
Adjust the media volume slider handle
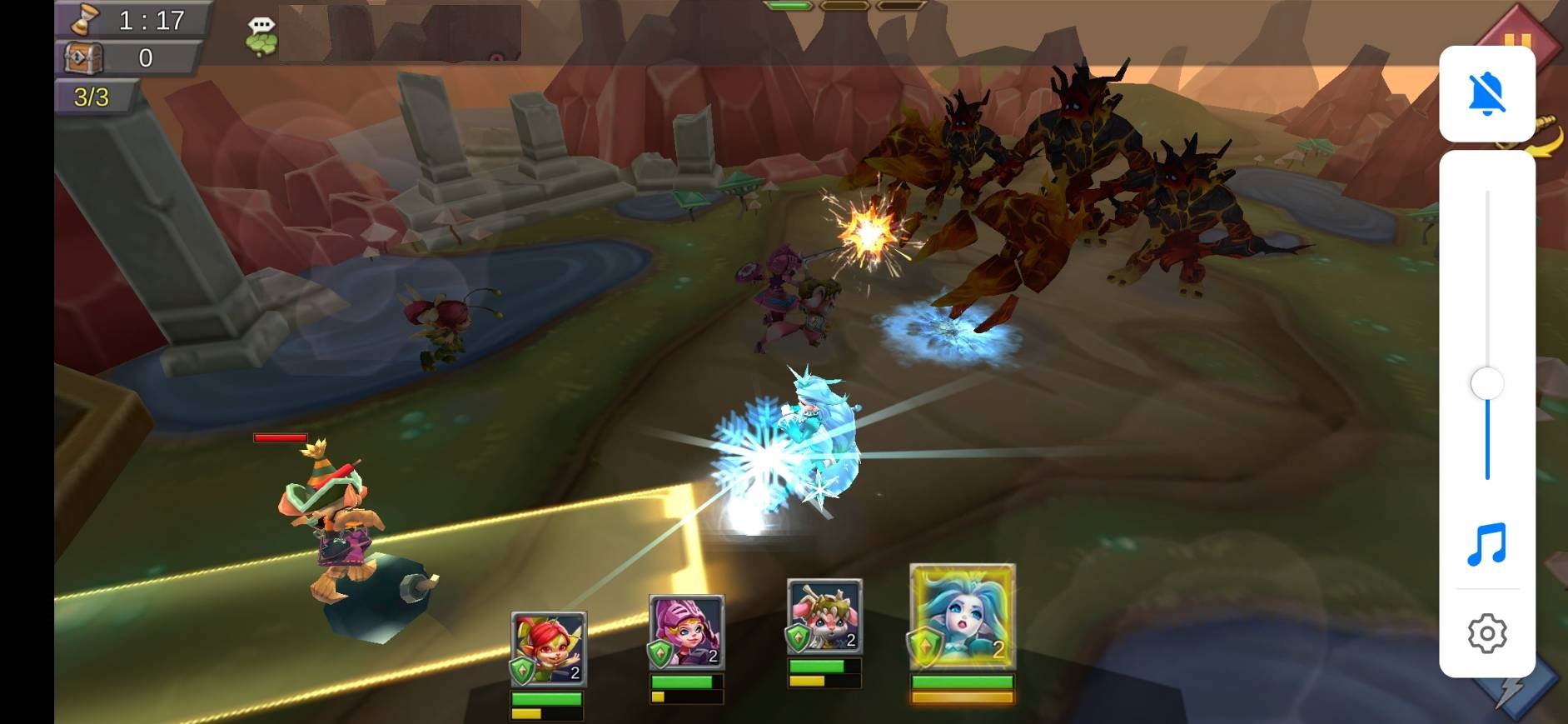(x=1487, y=384)
